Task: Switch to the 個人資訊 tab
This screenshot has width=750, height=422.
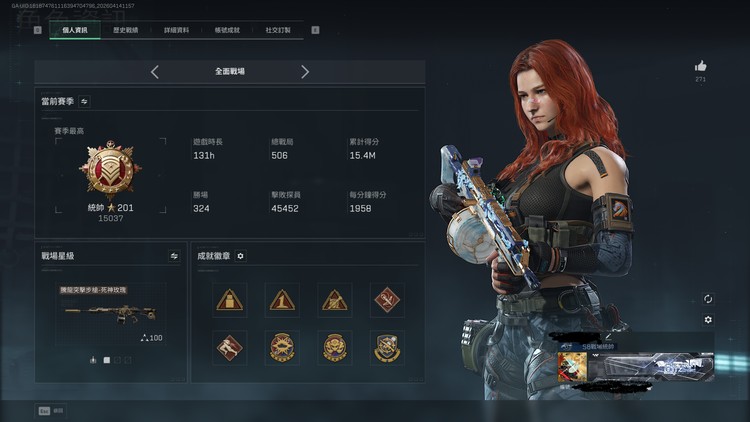Action: pos(75,30)
